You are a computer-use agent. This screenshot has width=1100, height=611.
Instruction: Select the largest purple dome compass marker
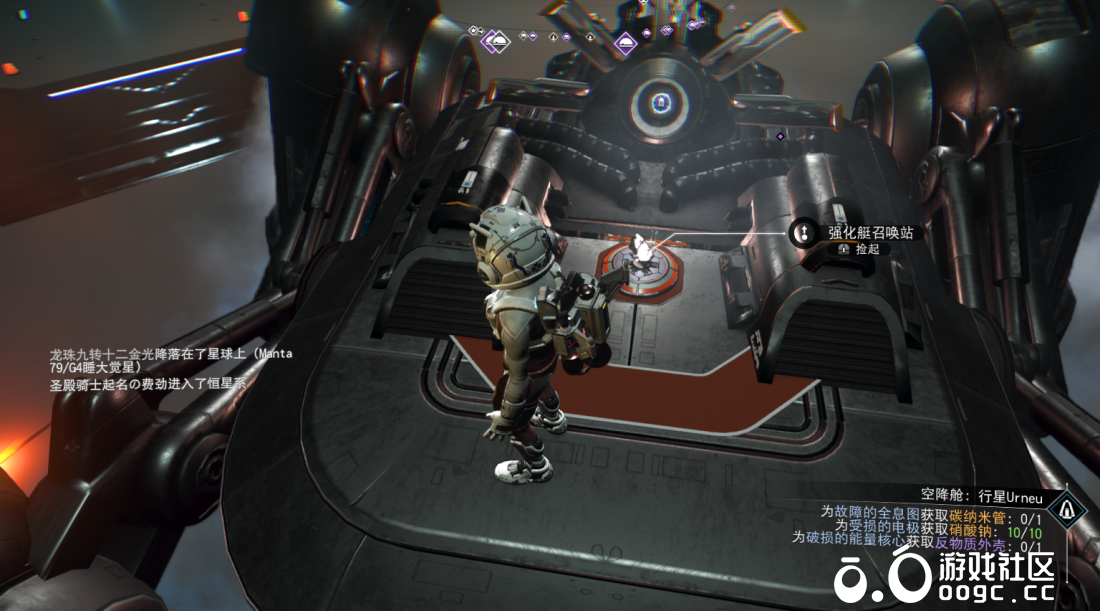coord(494,42)
